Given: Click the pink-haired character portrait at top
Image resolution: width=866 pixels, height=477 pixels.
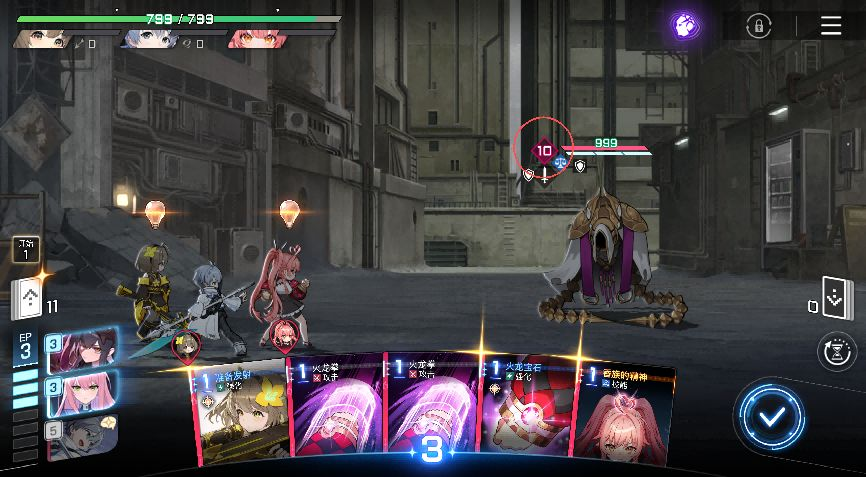Looking at the screenshot, I should click(x=254, y=40).
